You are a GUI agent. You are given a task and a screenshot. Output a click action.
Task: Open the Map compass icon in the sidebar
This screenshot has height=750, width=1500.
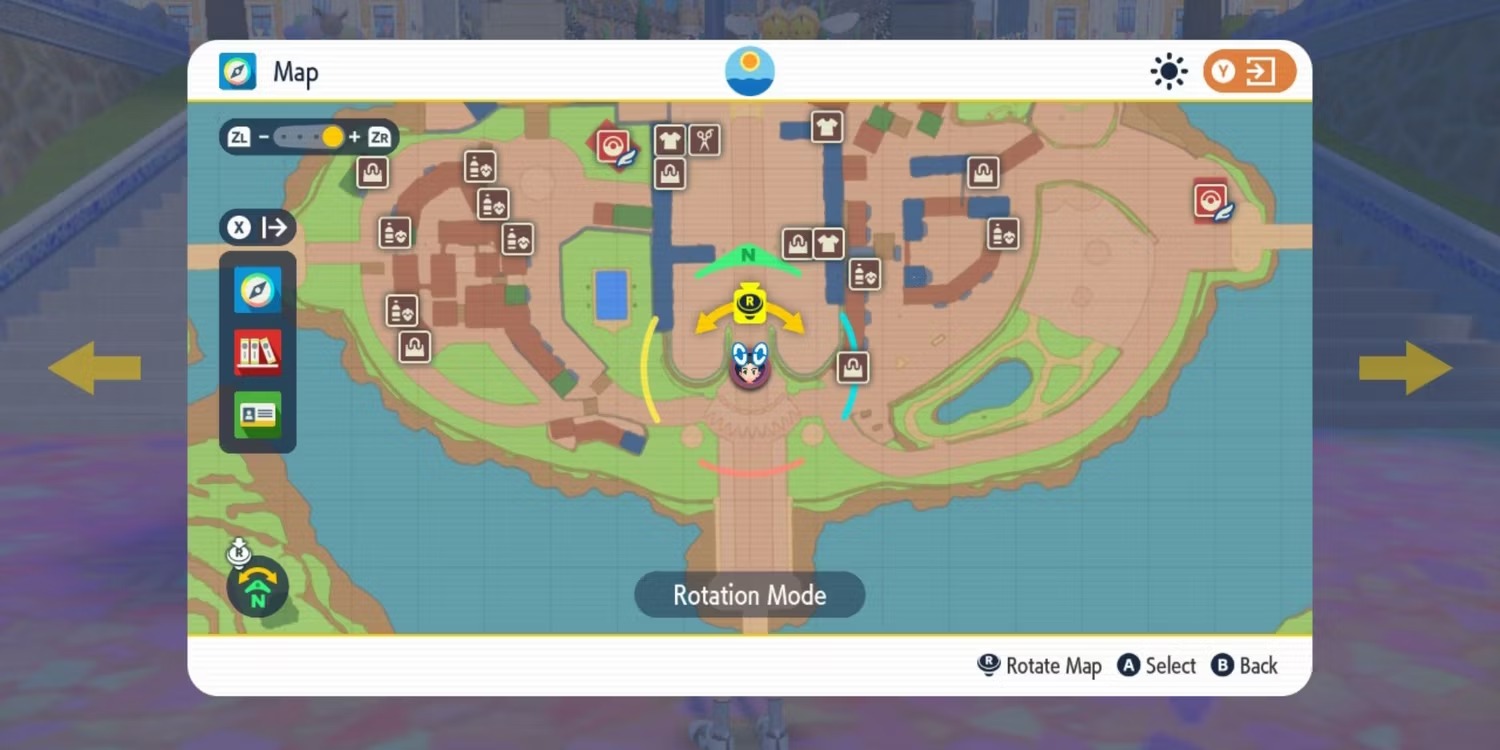(x=257, y=290)
